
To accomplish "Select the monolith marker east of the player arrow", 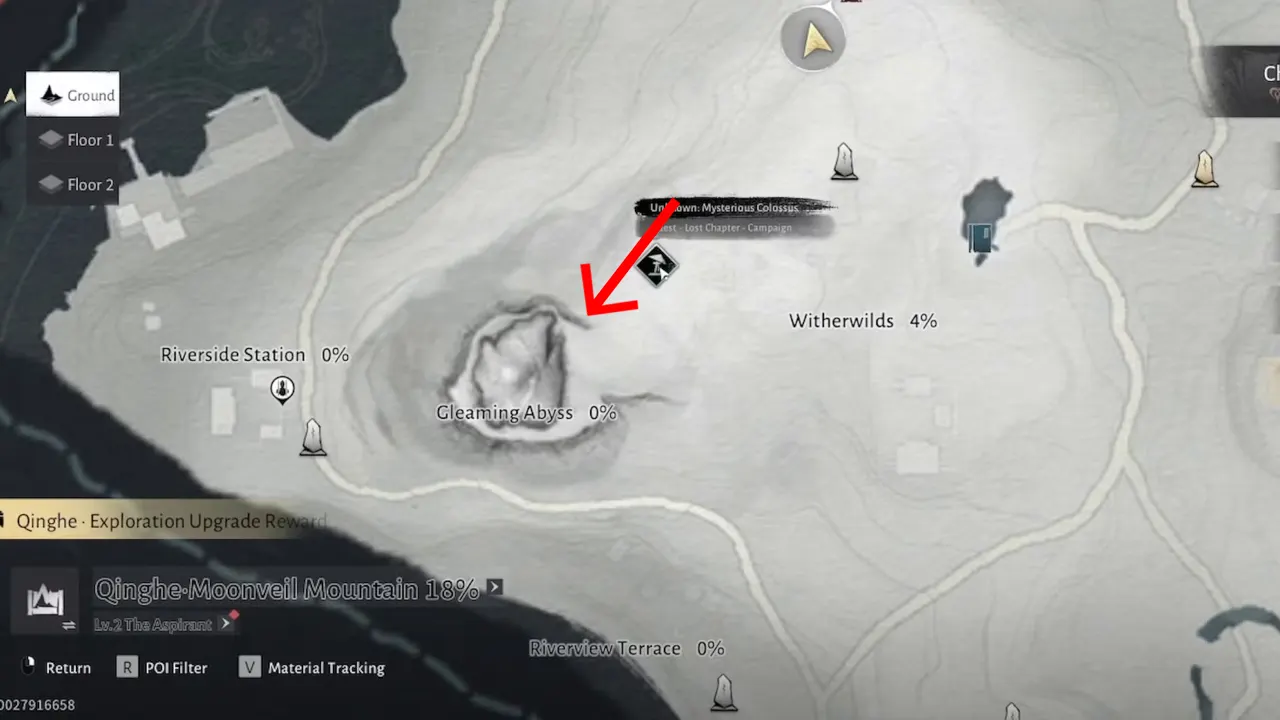I will pos(844,162).
